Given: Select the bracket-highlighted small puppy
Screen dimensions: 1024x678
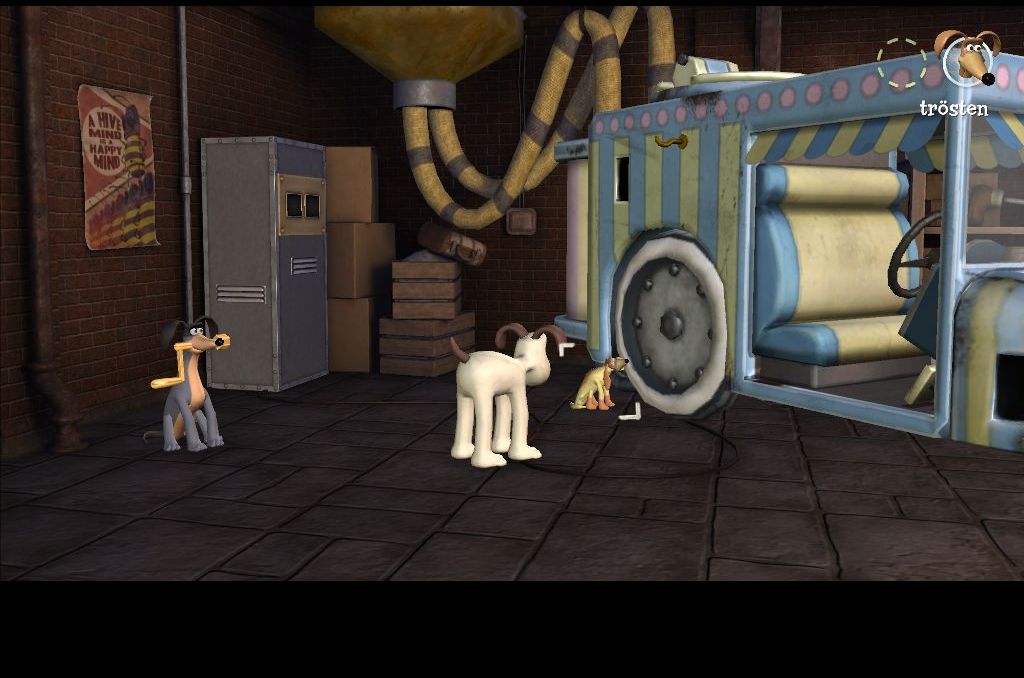Looking at the screenshot, I should (x=598, y=385).
